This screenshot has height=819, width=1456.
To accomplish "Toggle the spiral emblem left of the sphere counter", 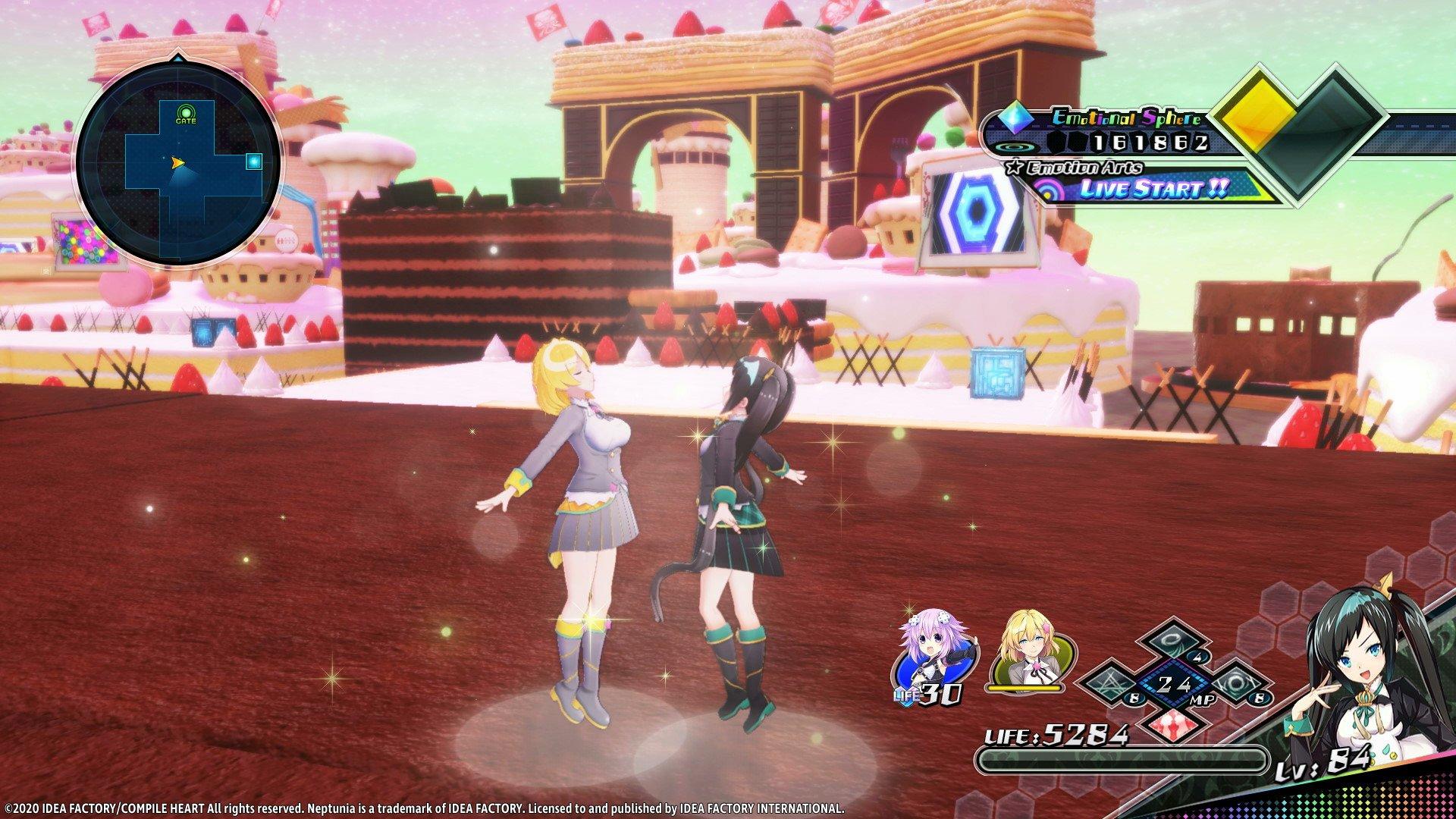I will 1015,146.
